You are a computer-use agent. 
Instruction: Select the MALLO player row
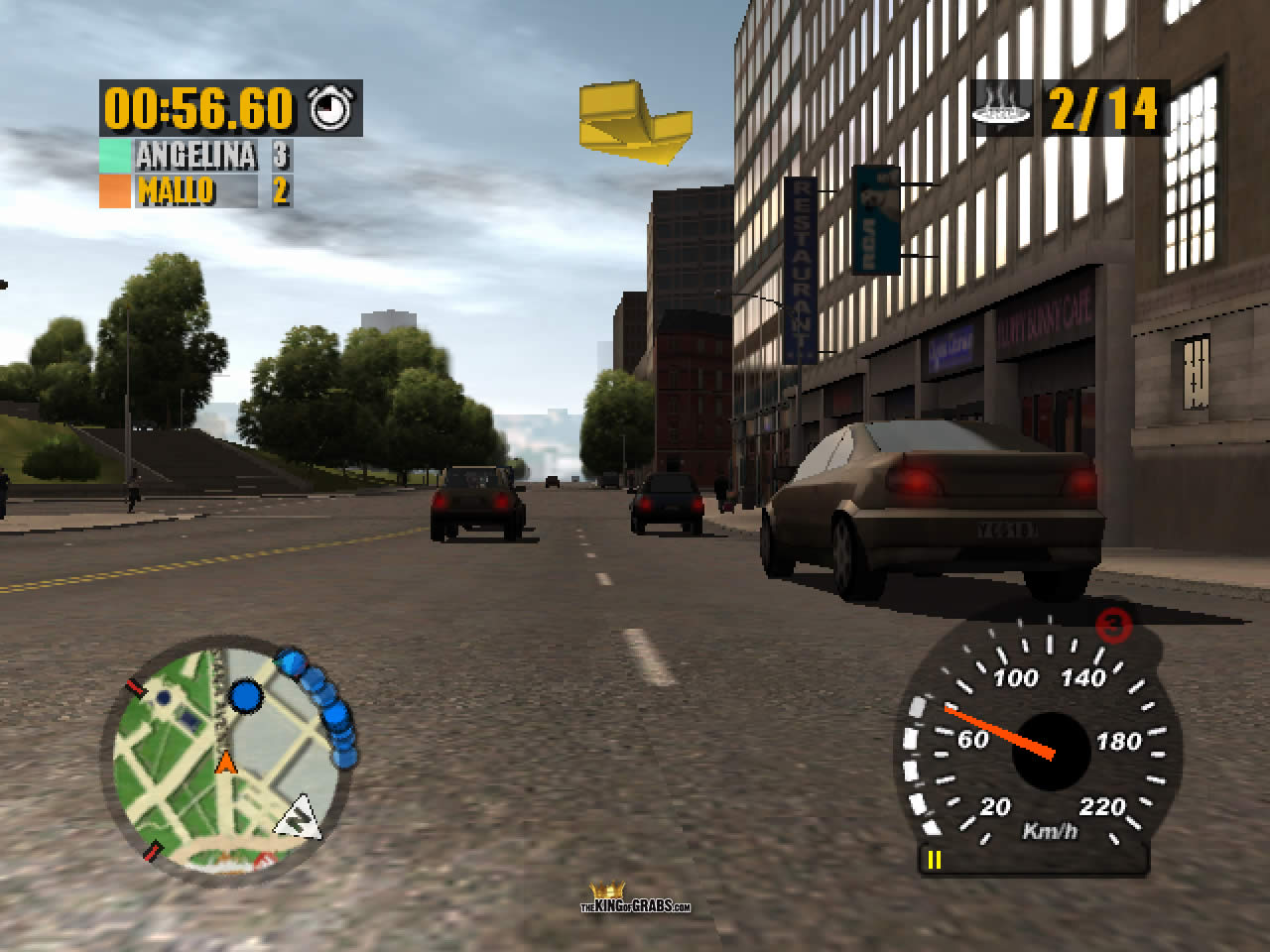(196, 190)
